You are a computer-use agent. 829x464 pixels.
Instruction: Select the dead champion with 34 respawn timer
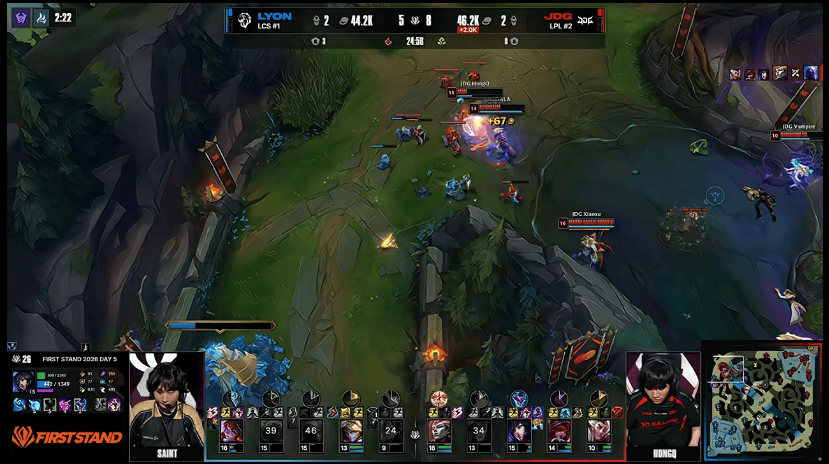coord(479,431)
